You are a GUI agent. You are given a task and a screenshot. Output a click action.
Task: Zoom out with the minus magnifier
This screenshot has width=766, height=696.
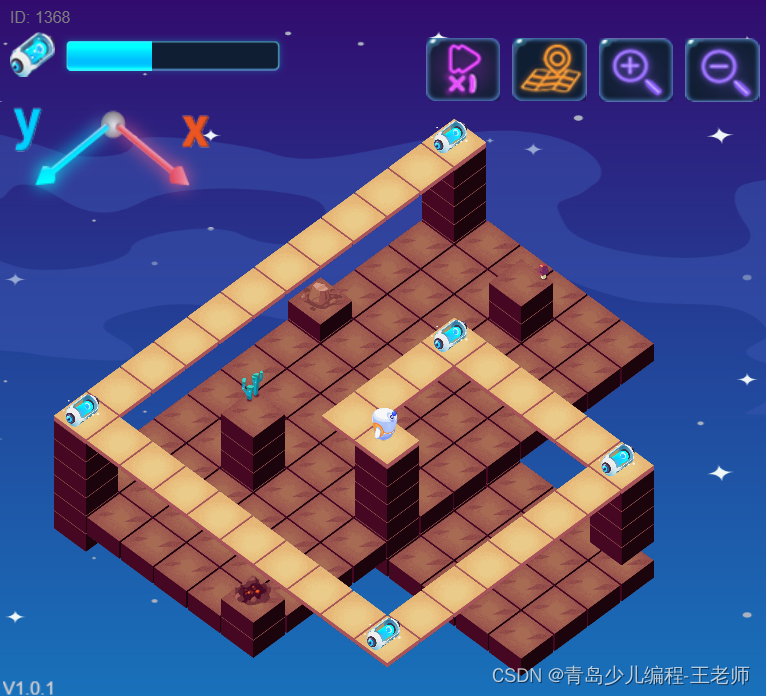[x=721, y=69]
